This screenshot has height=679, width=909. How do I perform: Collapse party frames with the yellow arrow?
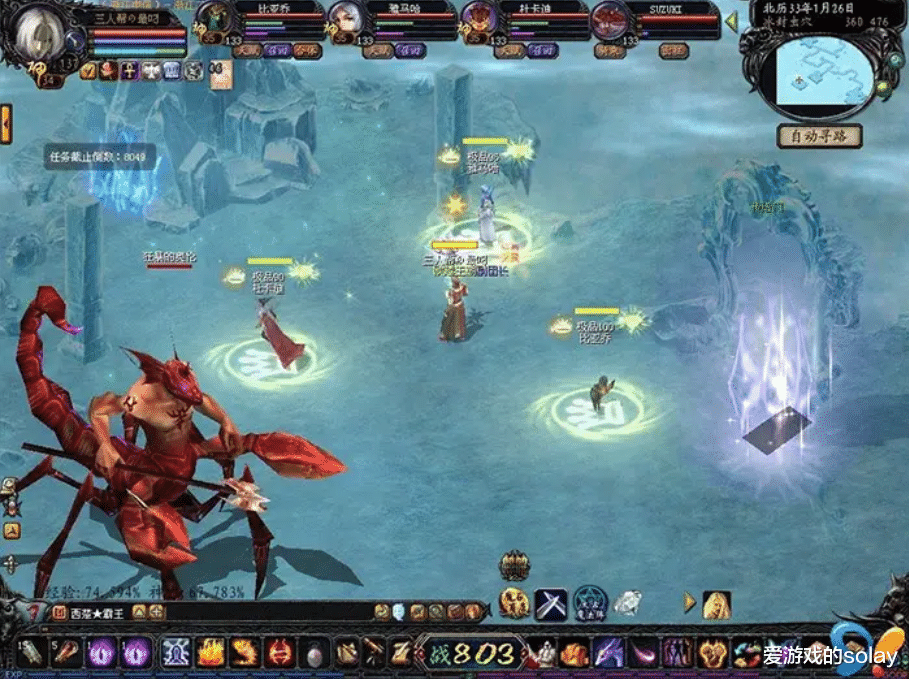(x=730, y=20)
